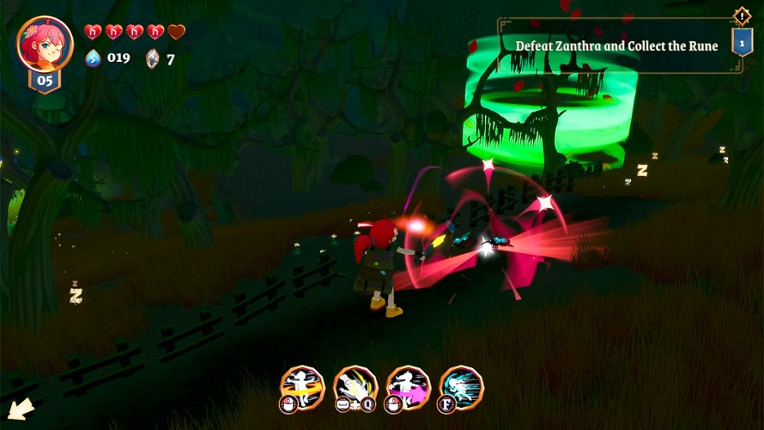Activate the cyan sprint ability
This screenshot has height=430, width=764.
pos(461,386)
